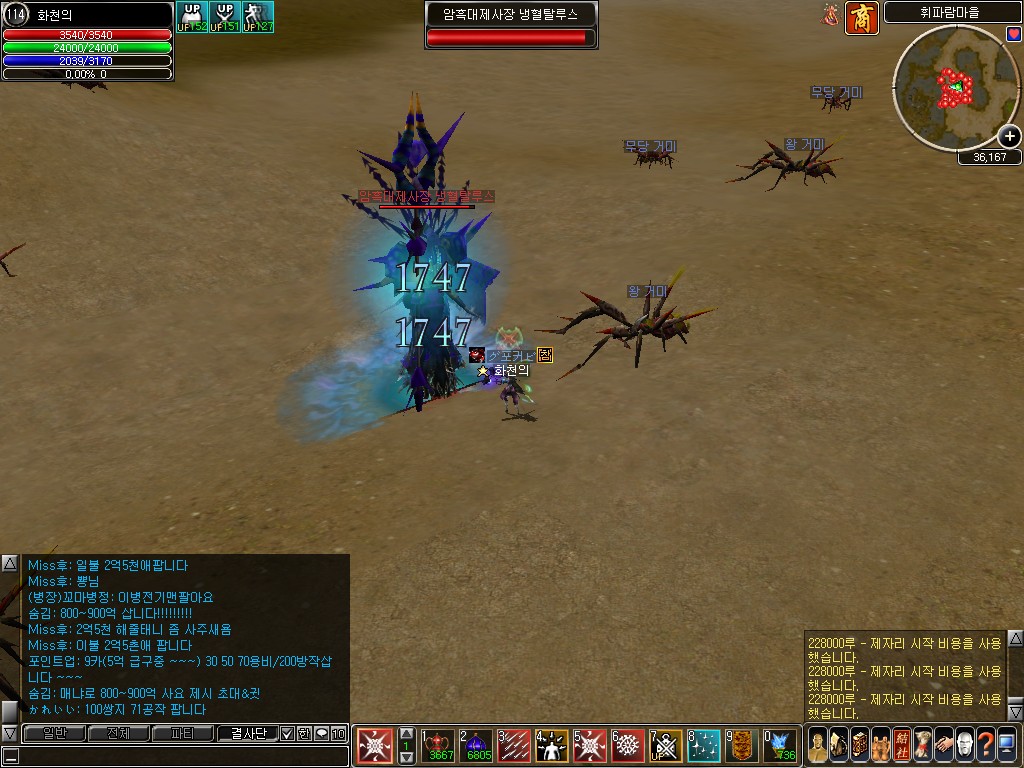Open the 파티 chat tab
This screenshot has width=1024, height=768.
182,733
